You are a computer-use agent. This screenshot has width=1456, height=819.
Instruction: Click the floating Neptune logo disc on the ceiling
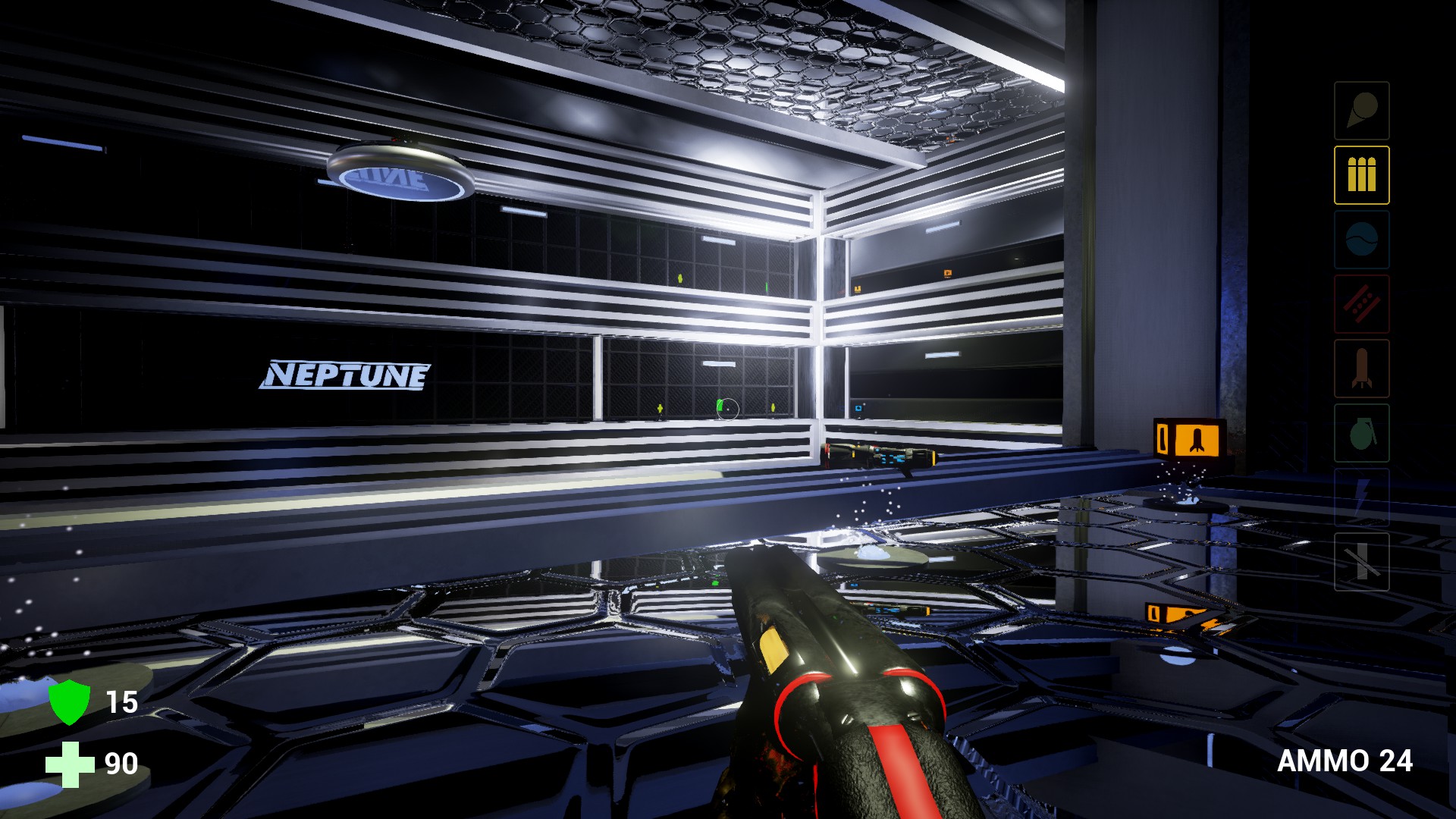(398, 174)
